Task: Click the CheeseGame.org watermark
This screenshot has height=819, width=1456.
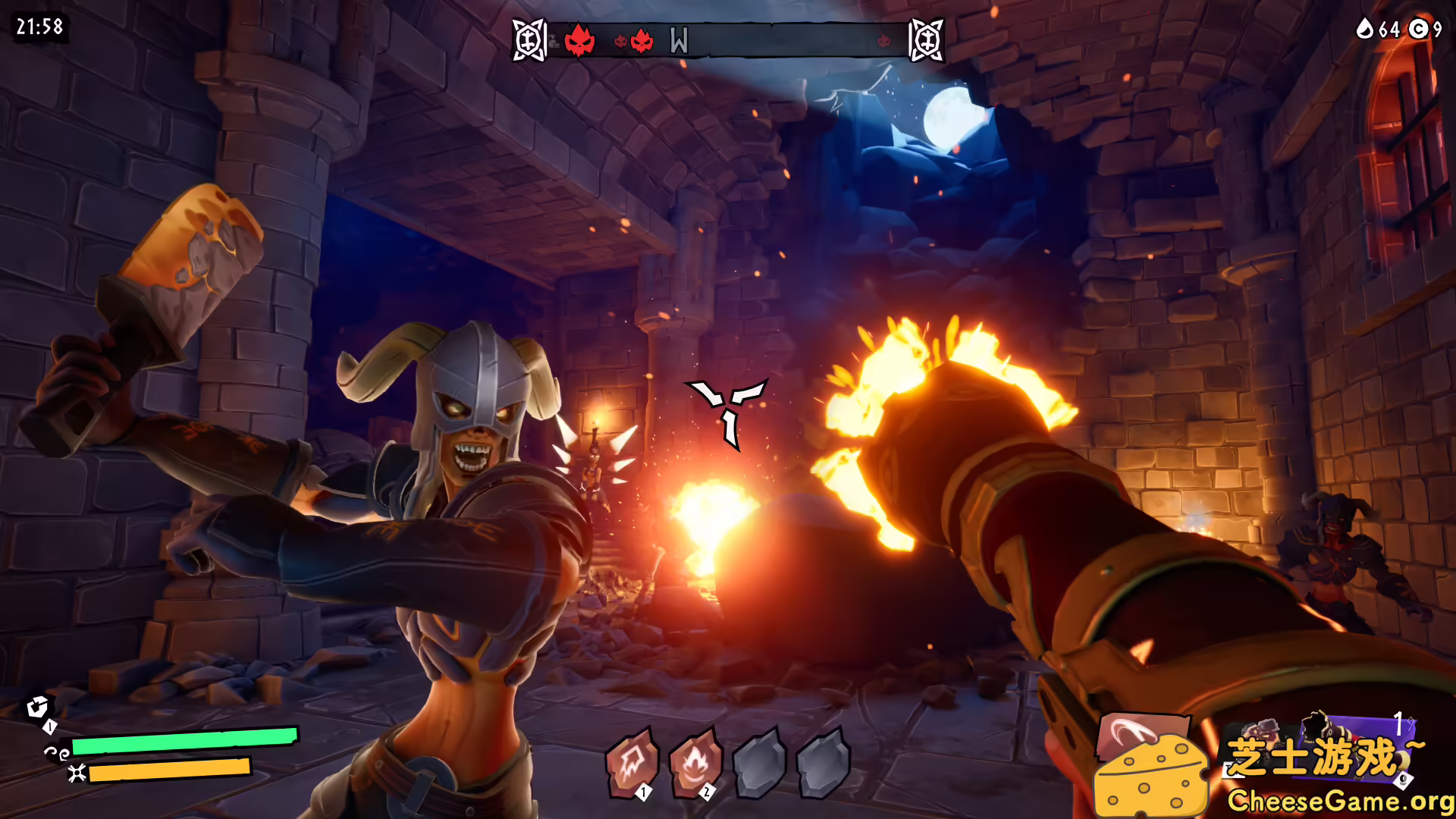Action: (x=1339, y=801)
